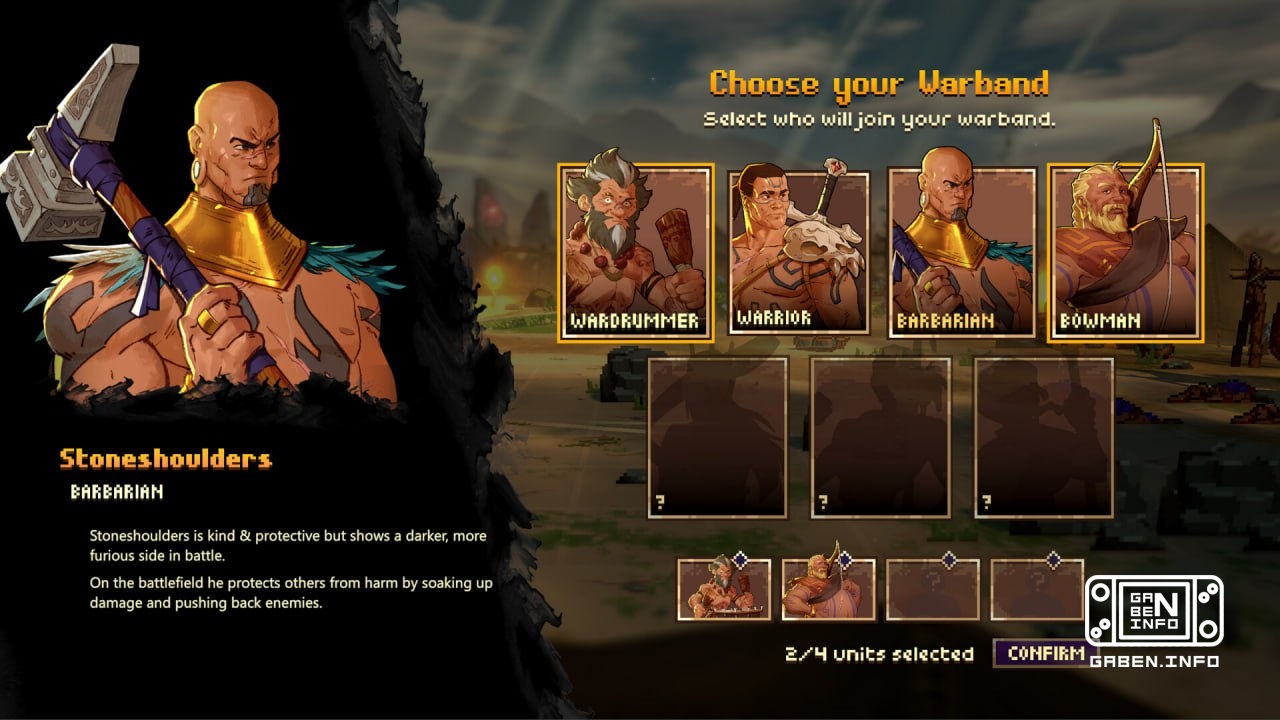
Task: Click the Wardrummer thumbnail in the warband row
Action: (x=722, y=592)
